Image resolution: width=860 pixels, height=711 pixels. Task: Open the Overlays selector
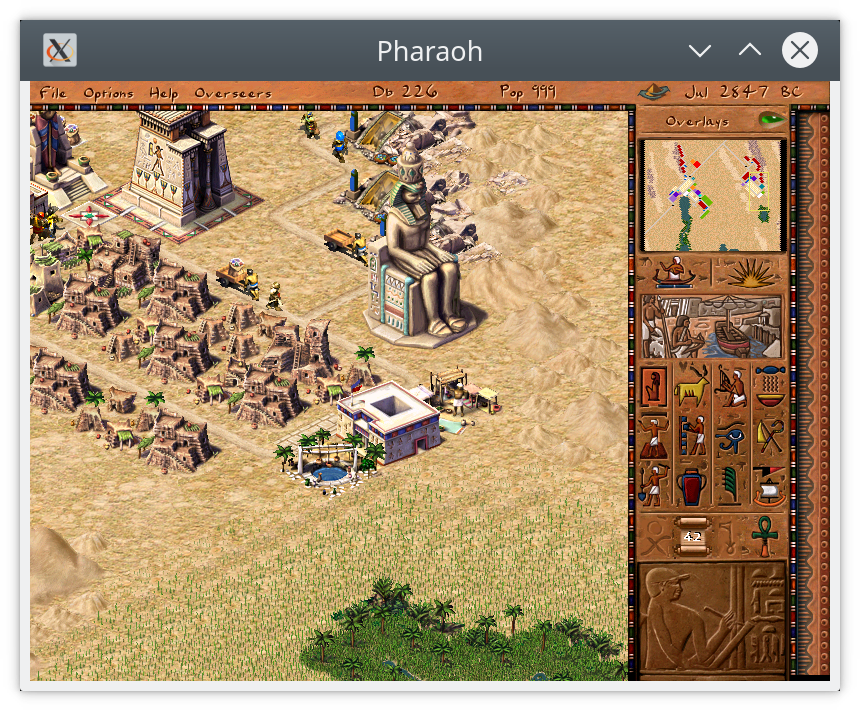(697, 121)
